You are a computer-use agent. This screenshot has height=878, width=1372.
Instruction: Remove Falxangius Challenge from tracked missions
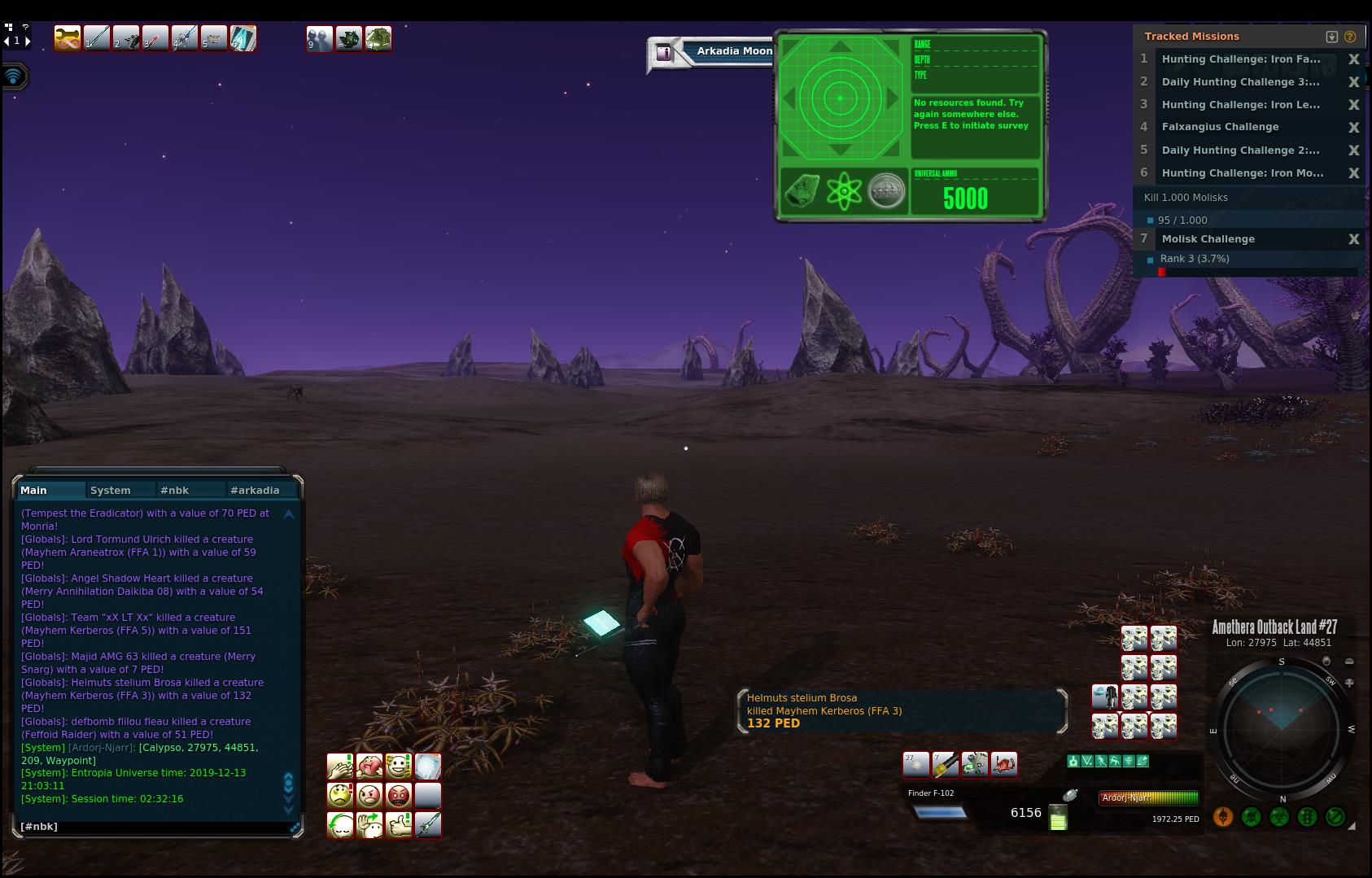(x=1353, y=127)
